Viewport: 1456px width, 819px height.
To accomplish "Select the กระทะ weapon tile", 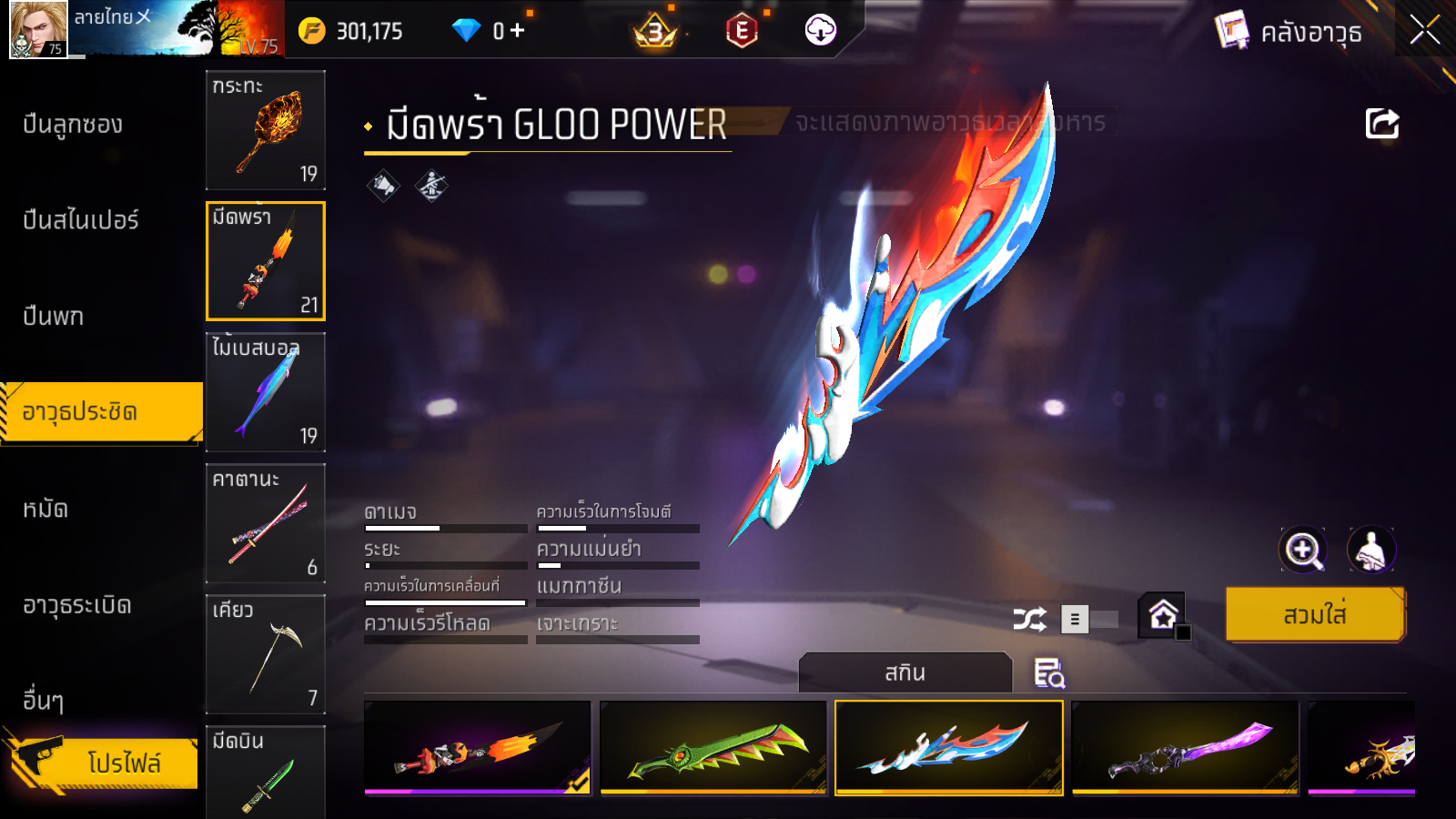I will [266, 130].
